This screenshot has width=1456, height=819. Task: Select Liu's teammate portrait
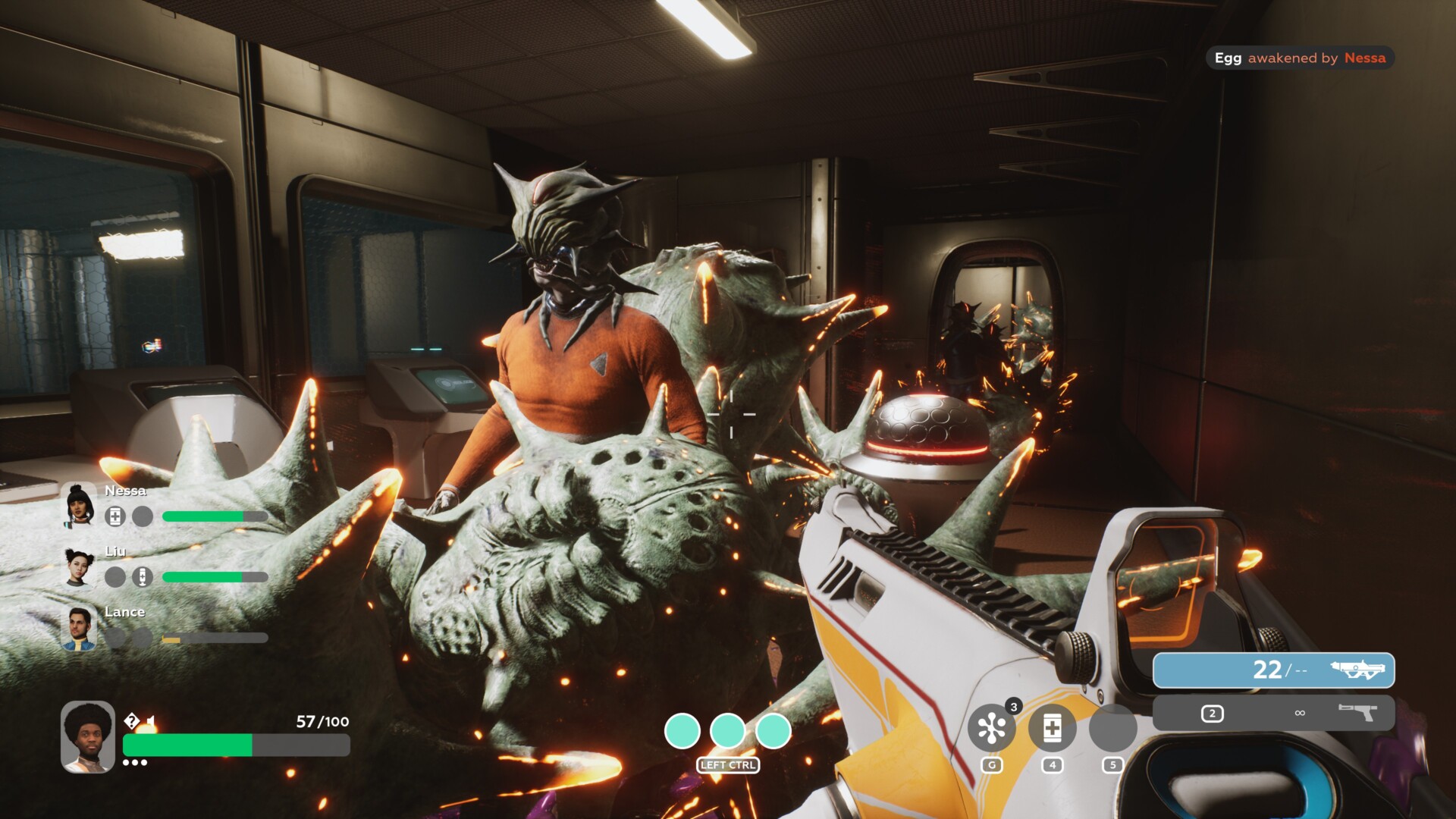(79, 567)
